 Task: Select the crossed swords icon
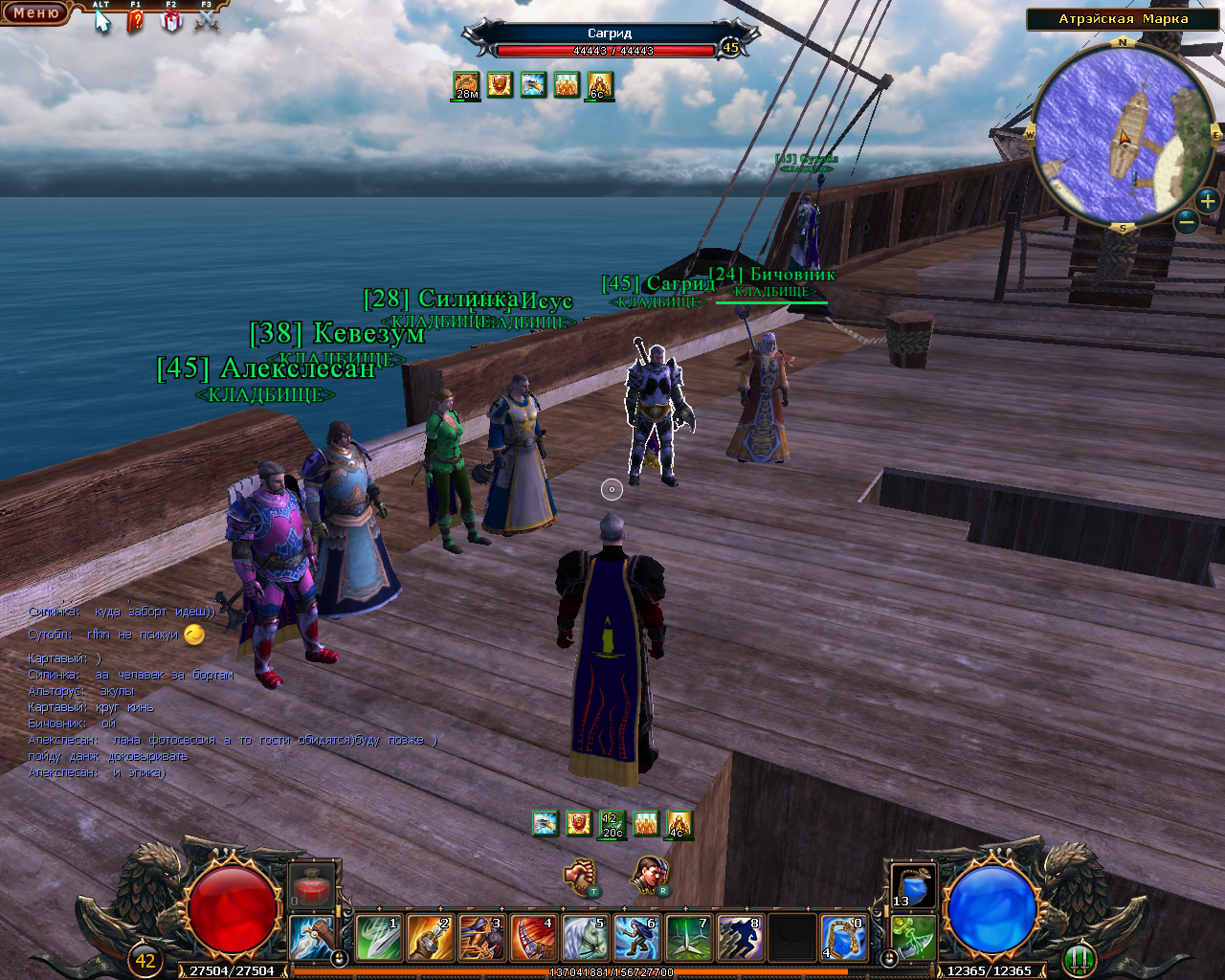[206, 20]
